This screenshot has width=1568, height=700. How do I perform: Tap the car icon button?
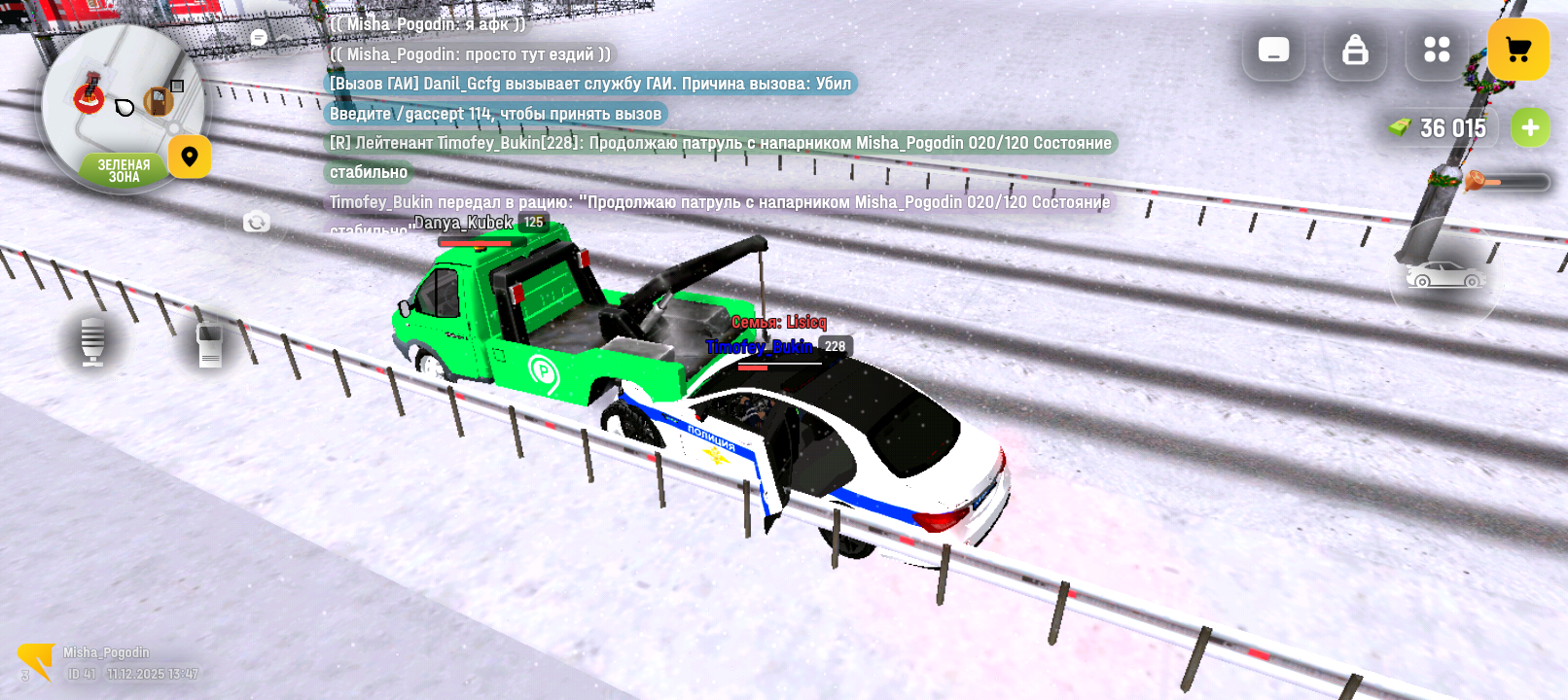click(x=1445, y=275)
